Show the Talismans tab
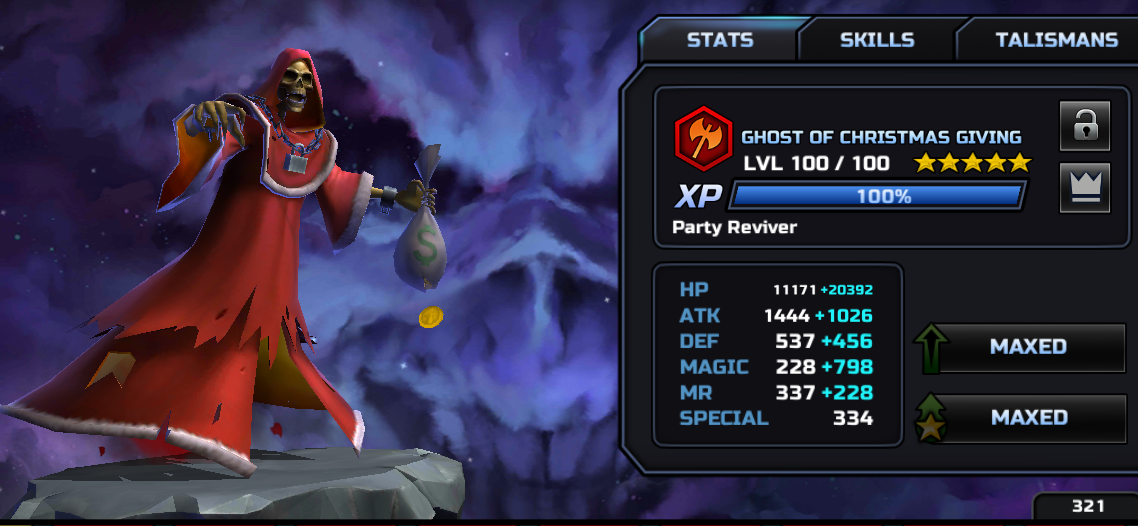 [1055, 41]
